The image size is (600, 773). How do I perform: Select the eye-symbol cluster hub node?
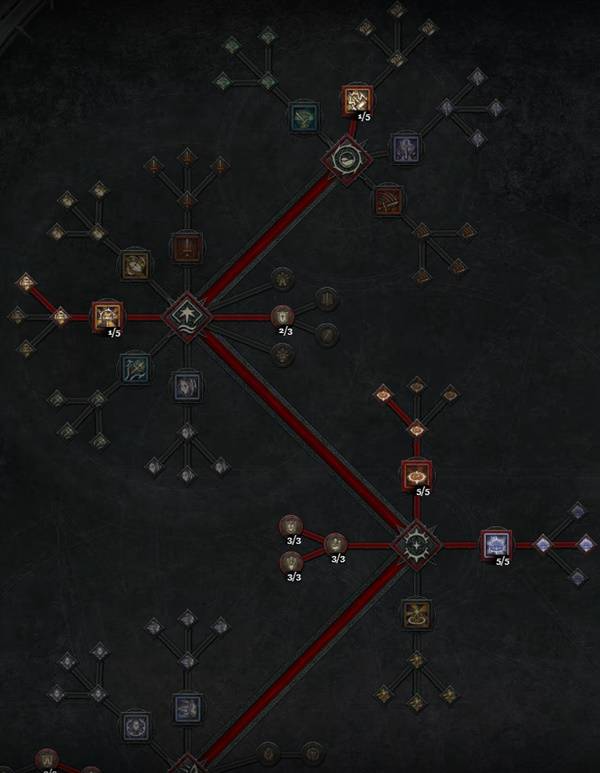[x=346, y=157]
